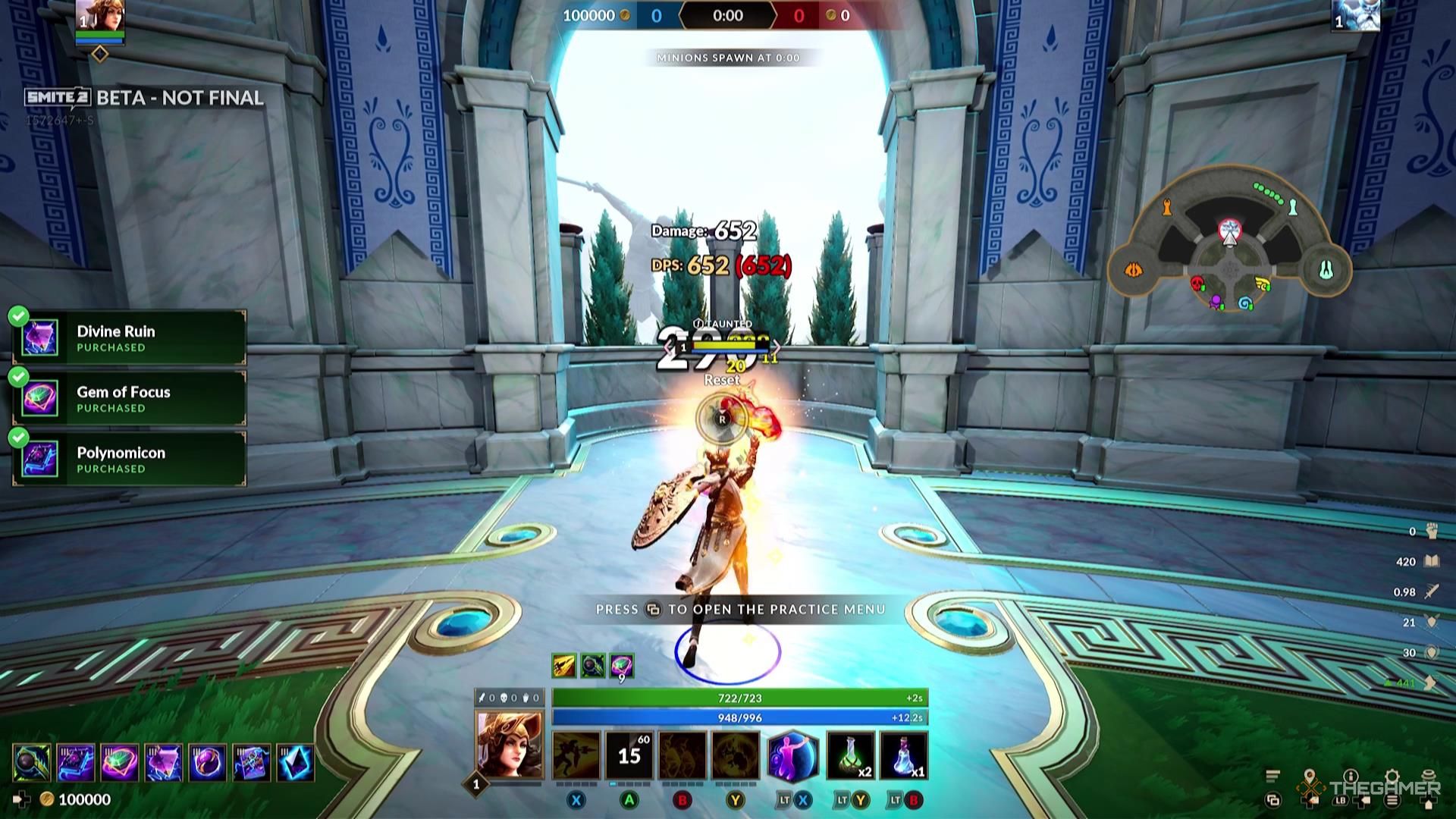Select the Divine Ruin purchased item row
Image resolution: width=1456 pixels, height=819 pixels.
point(130,338)
